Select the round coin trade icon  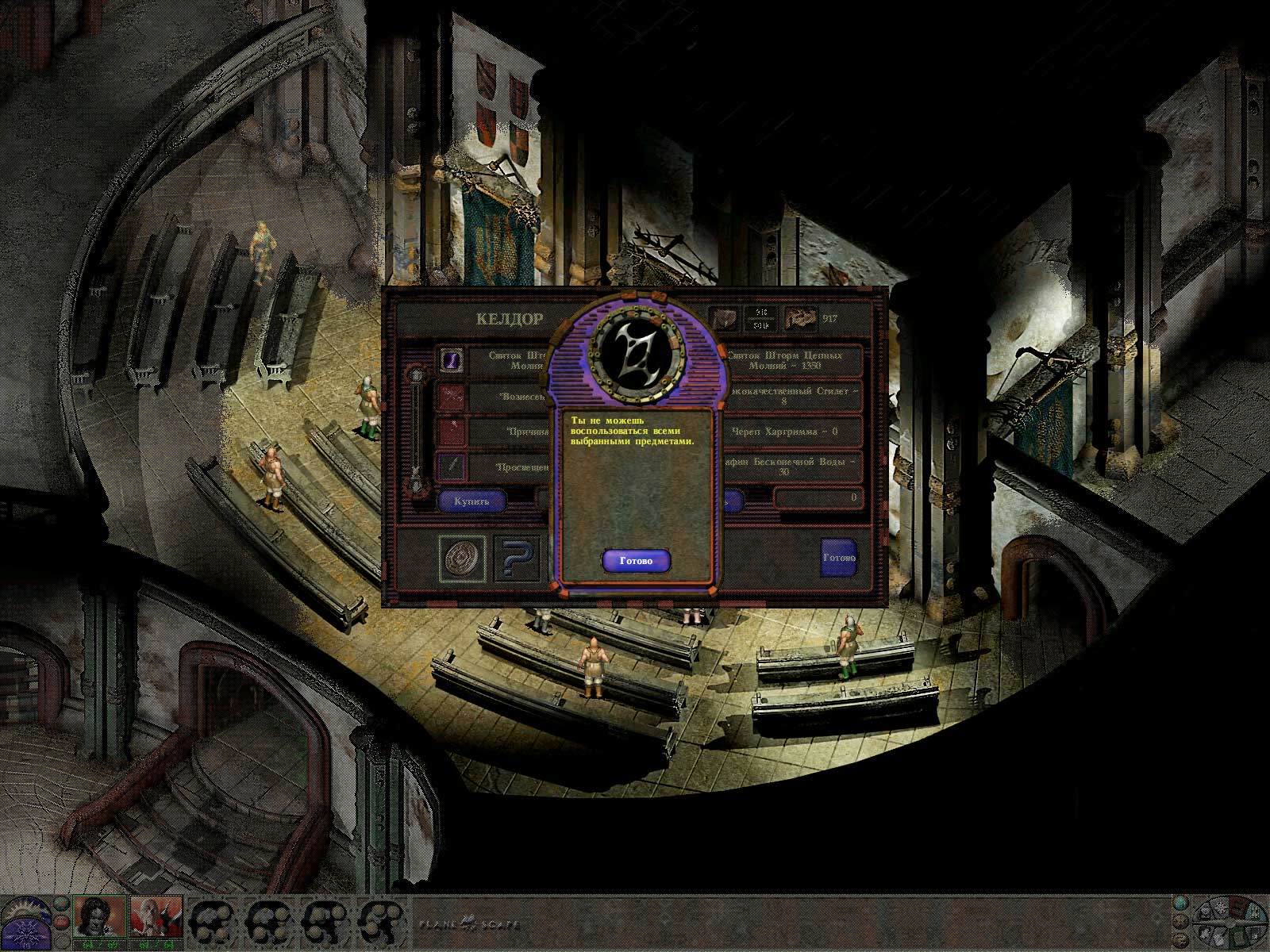click(x=463, y=559)
